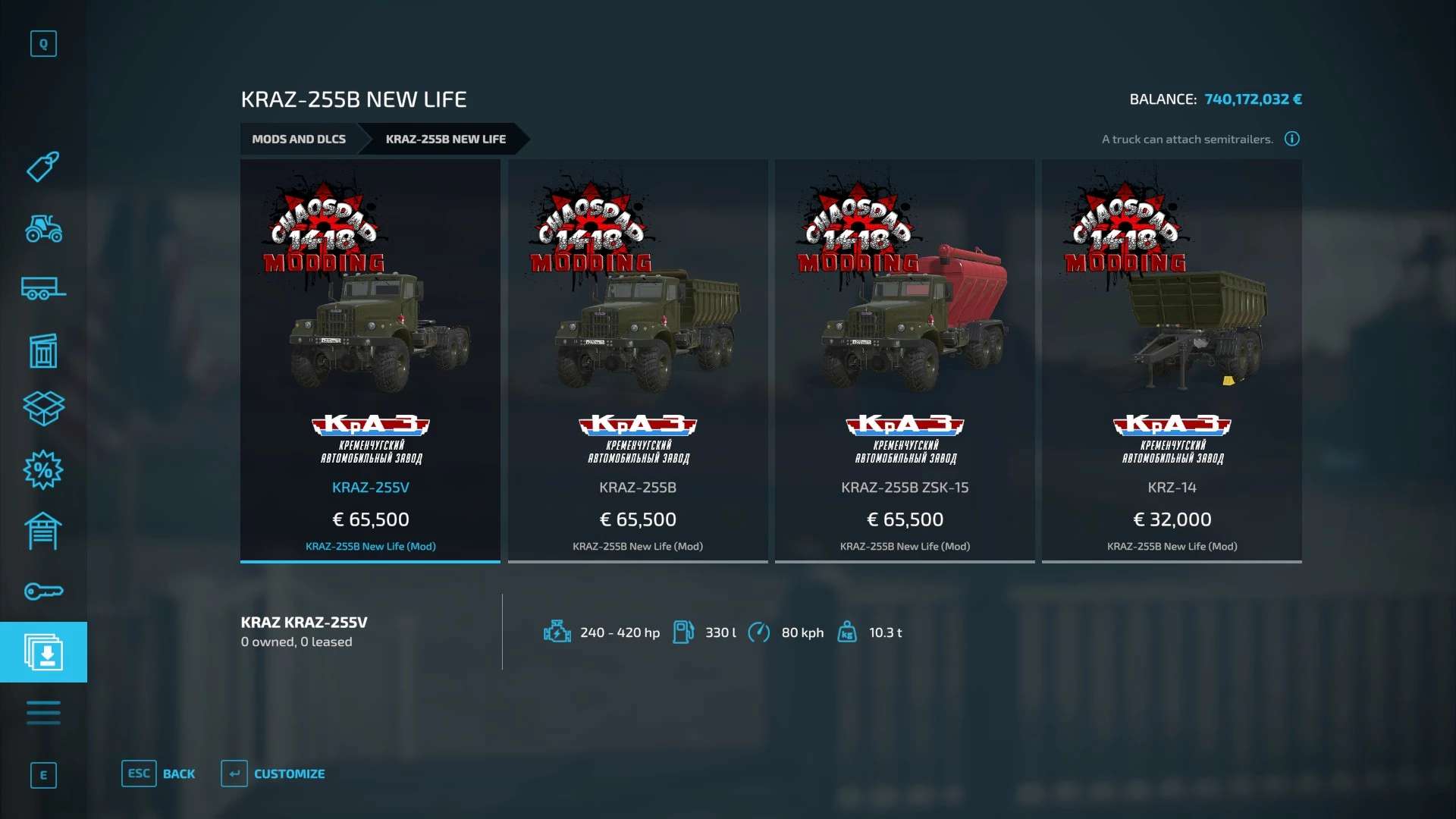Screen dimensions: 1456x819
Task: Pick the KRAZ-255B ZSK-15 red tanker card
Action: 904,360
